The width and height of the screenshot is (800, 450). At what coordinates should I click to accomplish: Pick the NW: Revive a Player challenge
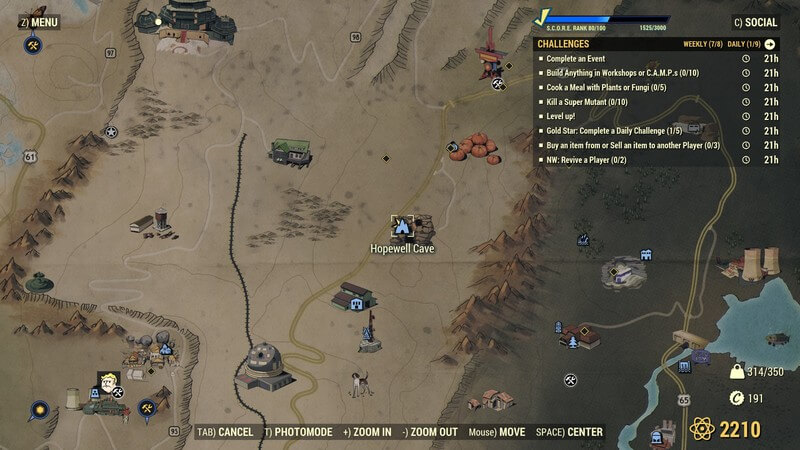pos(594,159)
